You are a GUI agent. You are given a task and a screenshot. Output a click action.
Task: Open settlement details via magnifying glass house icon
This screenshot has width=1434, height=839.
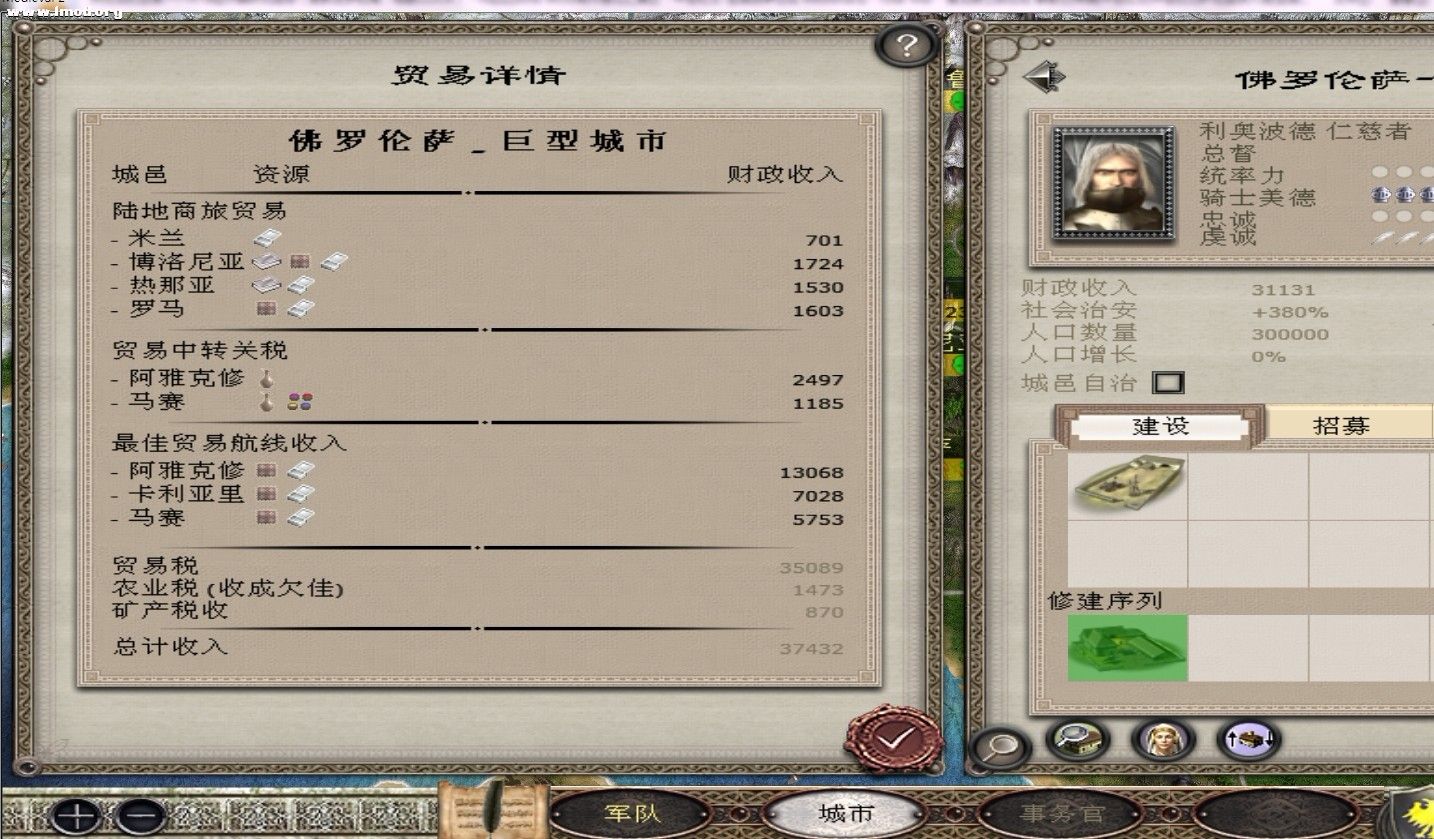coord(1077,740)
